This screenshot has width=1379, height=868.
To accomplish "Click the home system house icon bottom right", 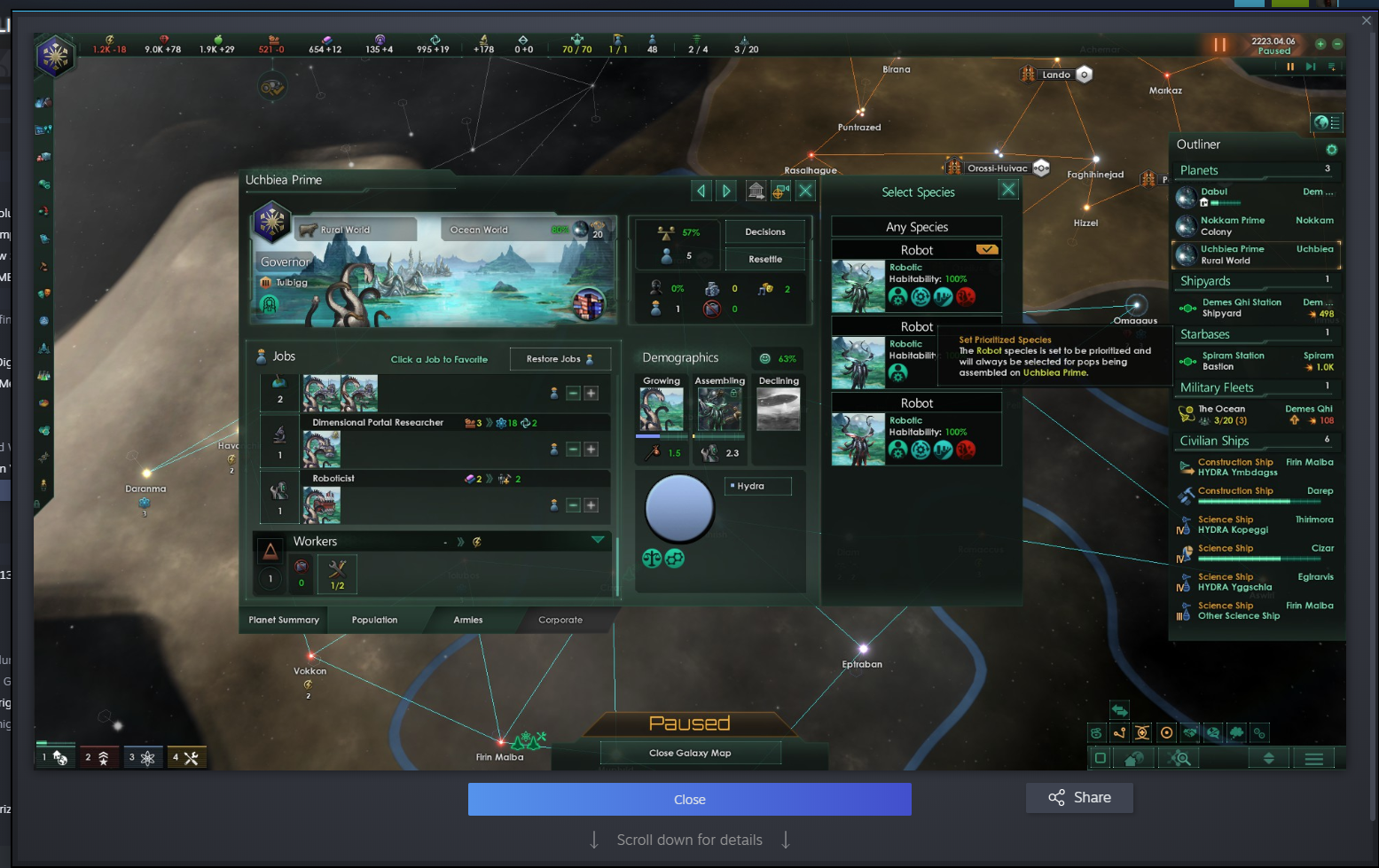I will pyautogui.click(x=1133, y=758).
